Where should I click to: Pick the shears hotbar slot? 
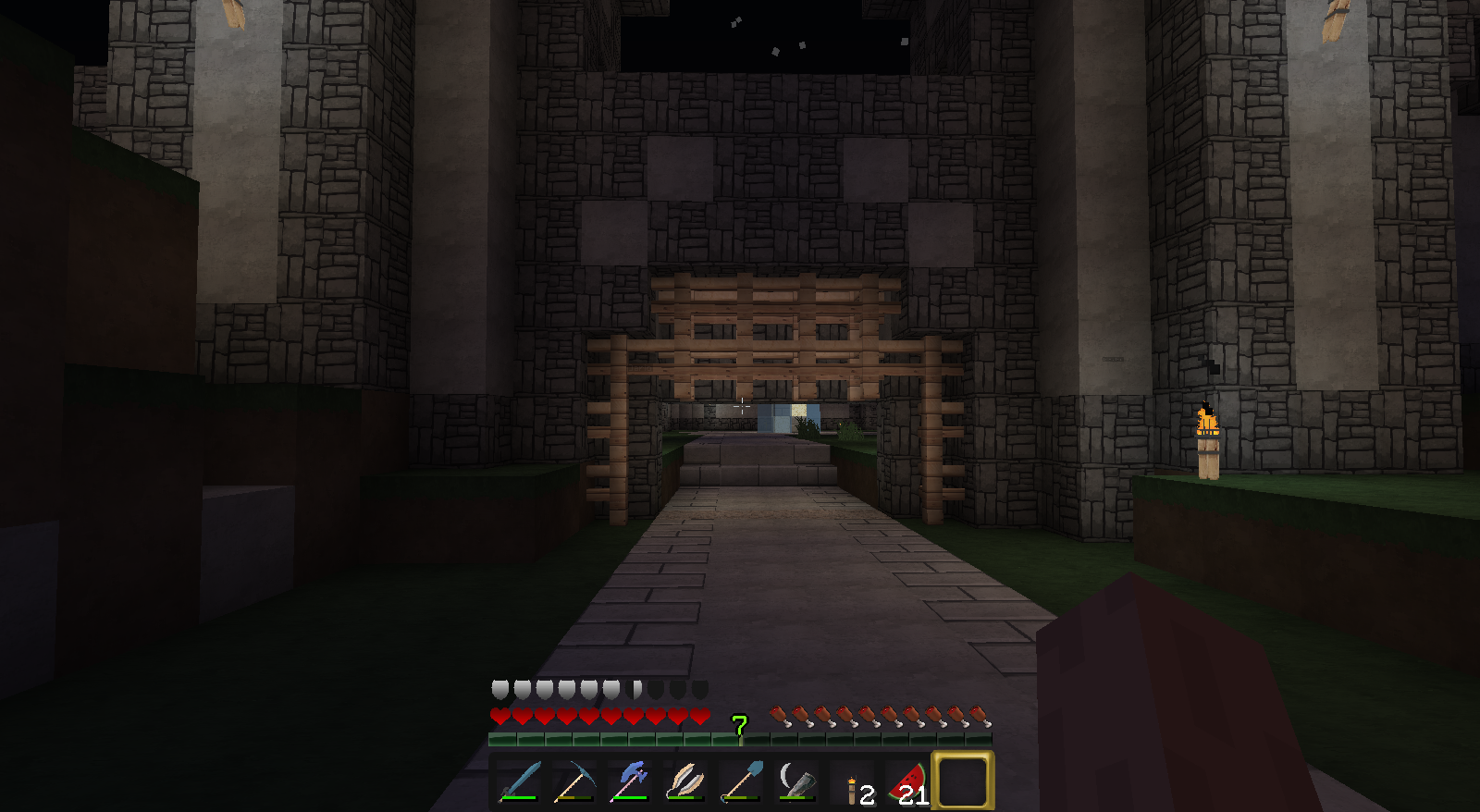tap(685, 781)
